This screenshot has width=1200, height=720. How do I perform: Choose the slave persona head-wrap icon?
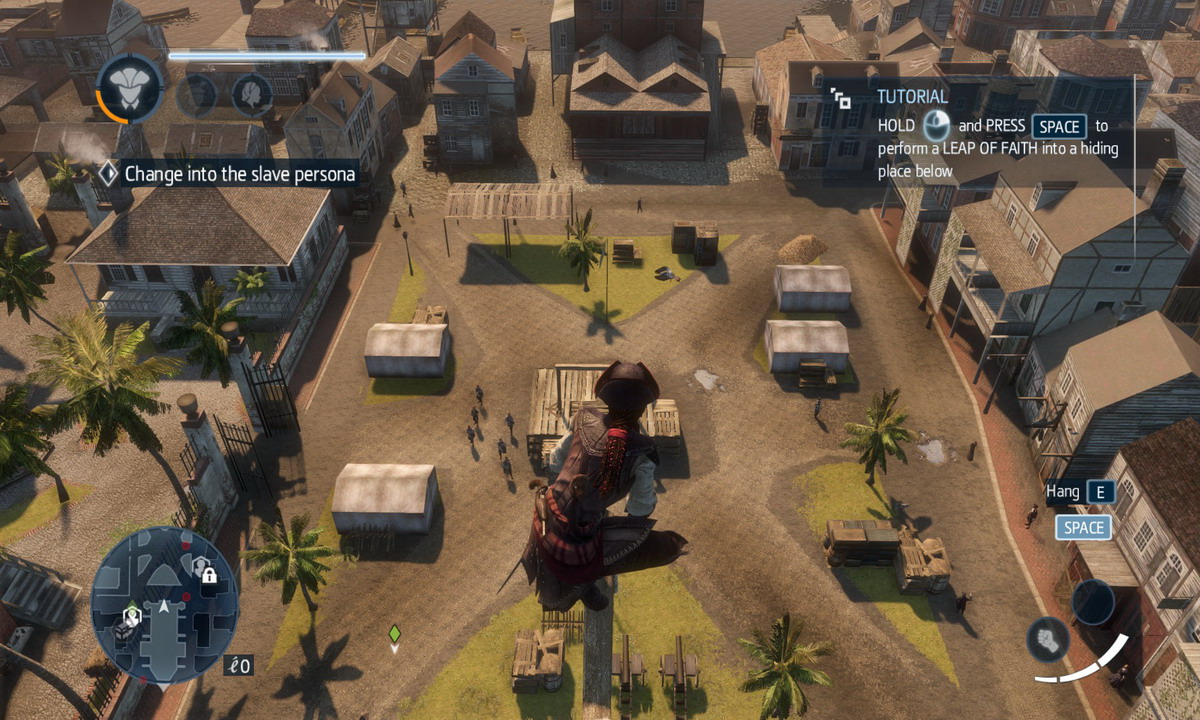click(x=251, y=95)
